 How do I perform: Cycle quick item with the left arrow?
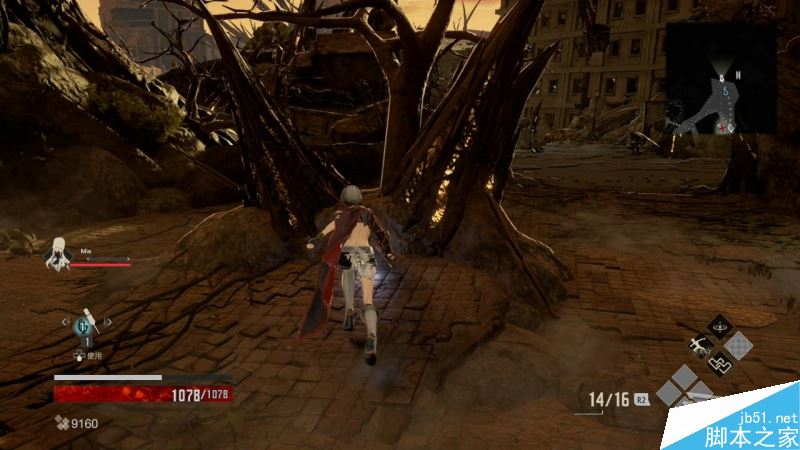click(x=66, y=322)
